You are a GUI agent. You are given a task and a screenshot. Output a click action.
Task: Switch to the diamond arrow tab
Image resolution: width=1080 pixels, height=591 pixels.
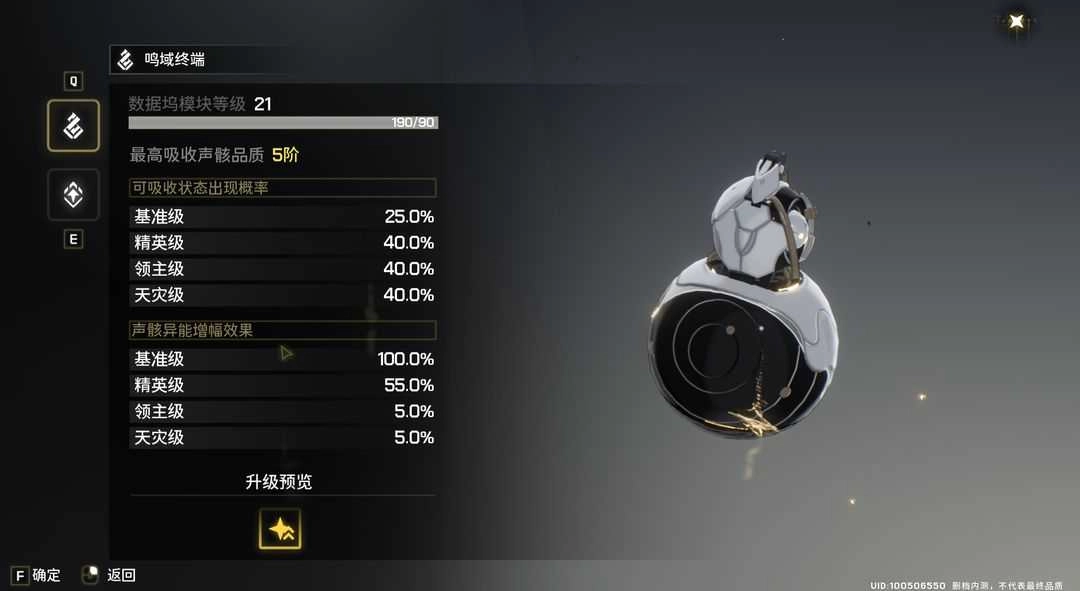(73, 195)
